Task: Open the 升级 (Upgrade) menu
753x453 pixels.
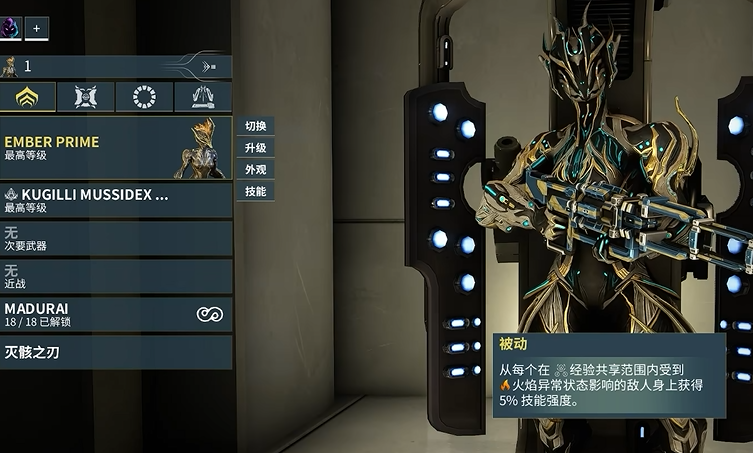Action: (255, 148)
